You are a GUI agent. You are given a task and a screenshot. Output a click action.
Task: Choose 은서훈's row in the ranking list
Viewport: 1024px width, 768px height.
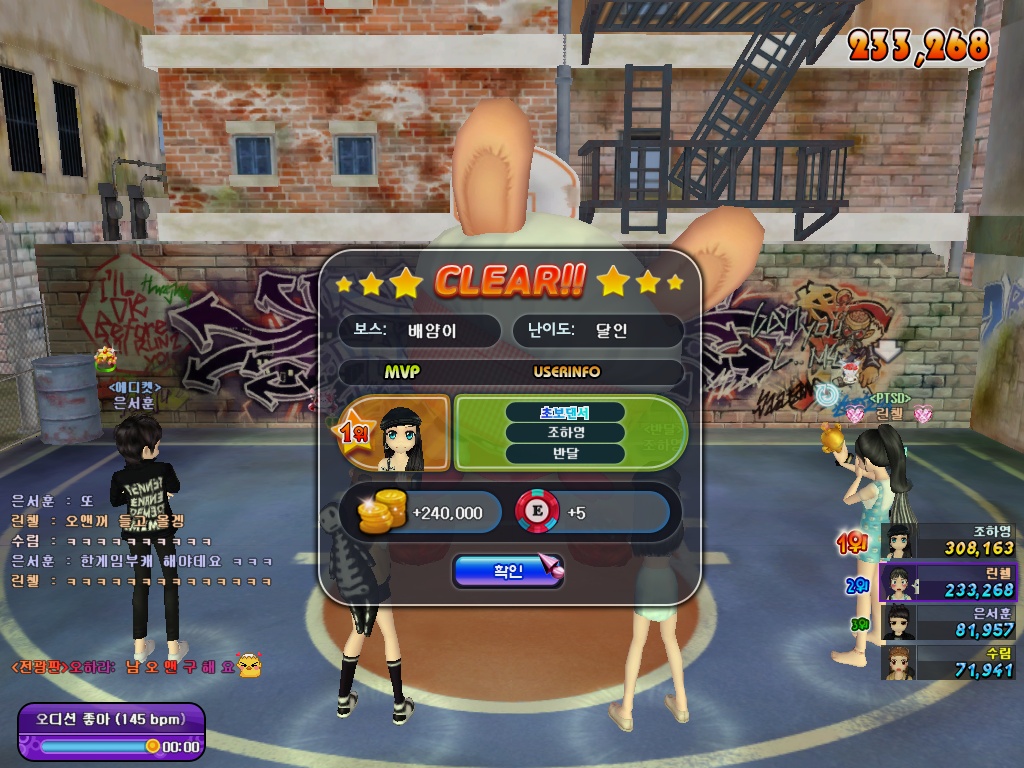(x=948, y=621)
